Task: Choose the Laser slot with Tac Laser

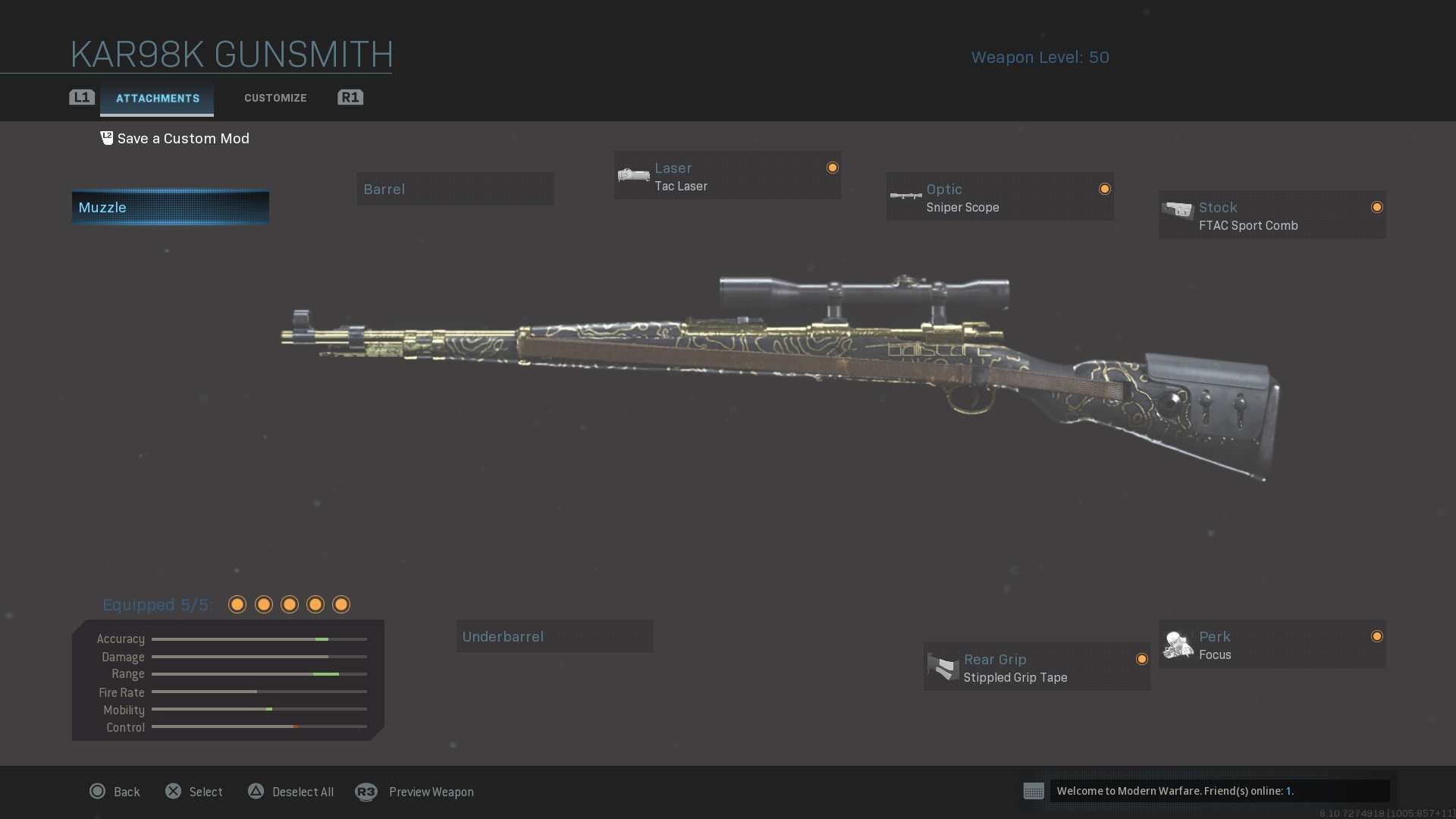Action: [727, 177]
